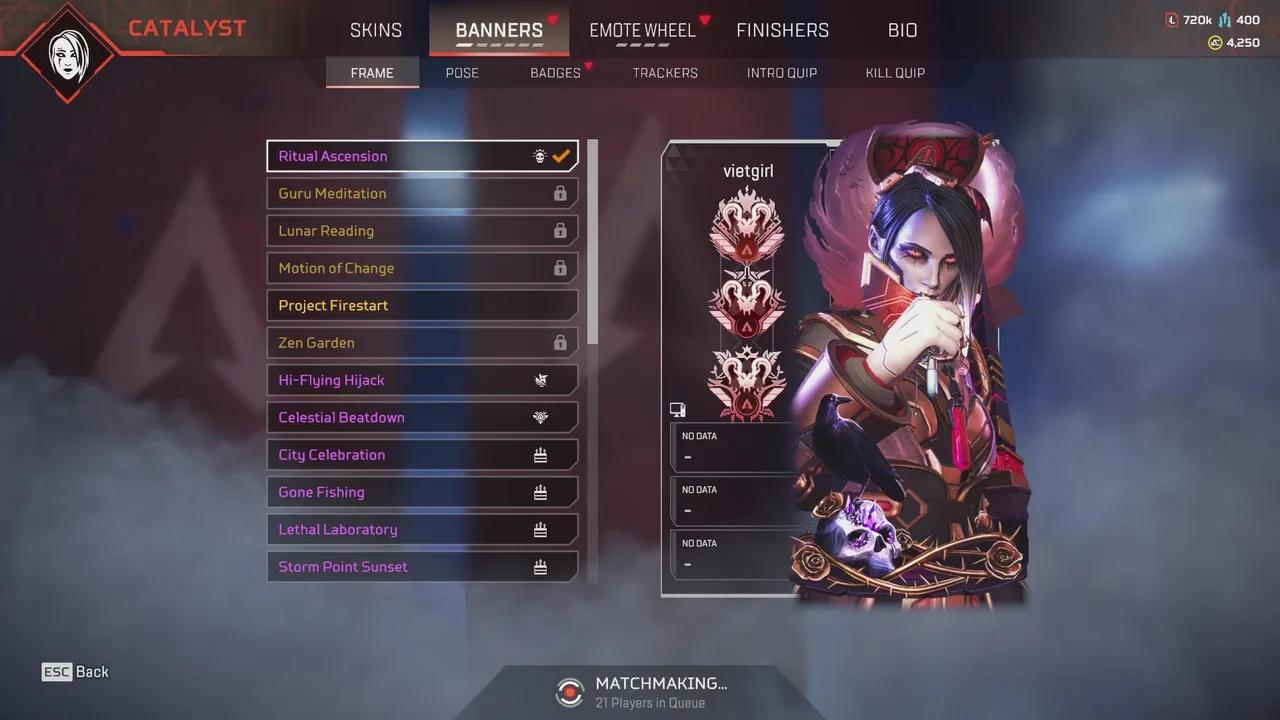Click the Legend Tokens currency icon
Viewport: 1280px width, 720px height.
[1172, 18]
